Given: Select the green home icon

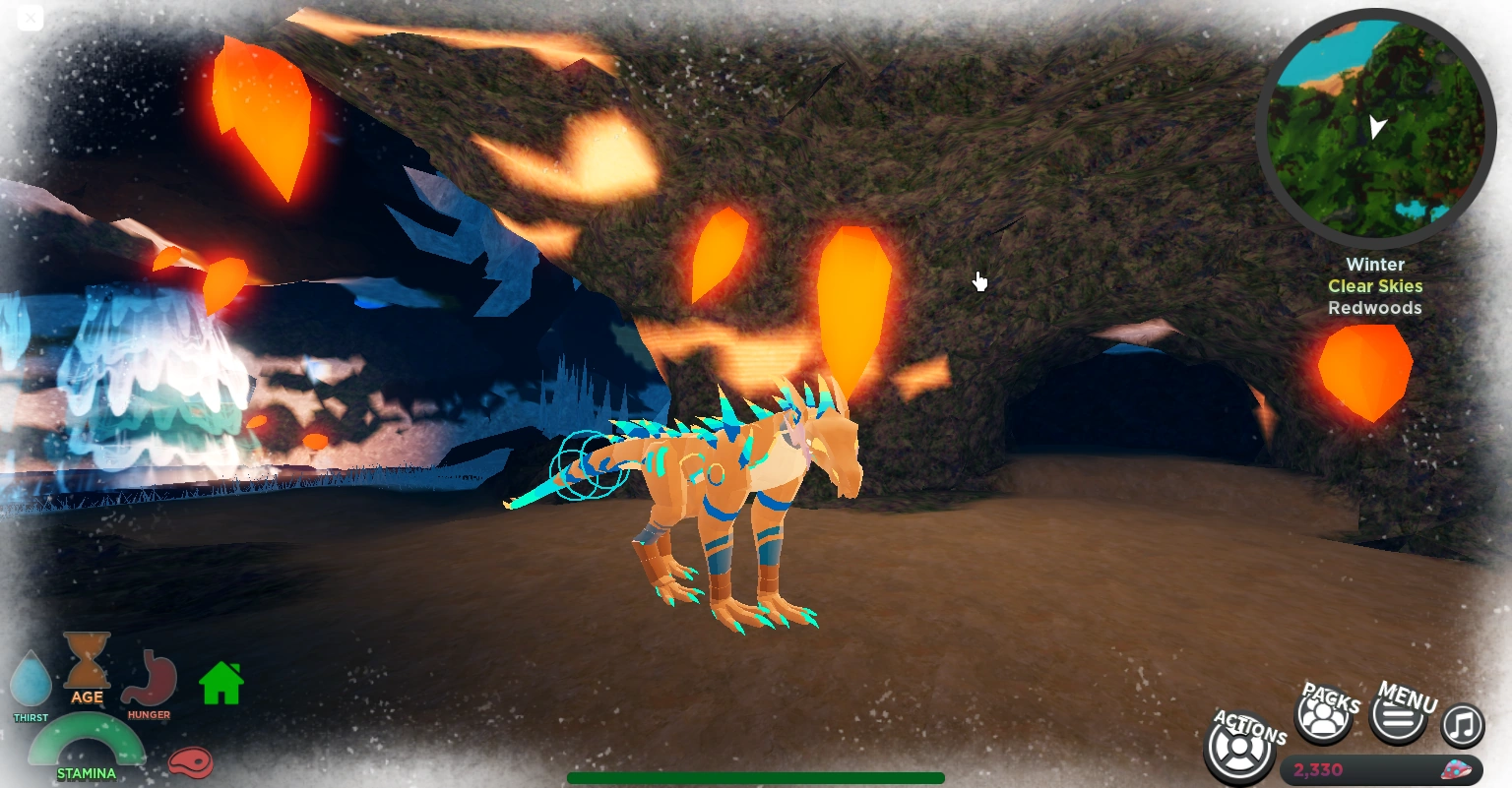Looking at the screenshot, I should tap(220, 684).
